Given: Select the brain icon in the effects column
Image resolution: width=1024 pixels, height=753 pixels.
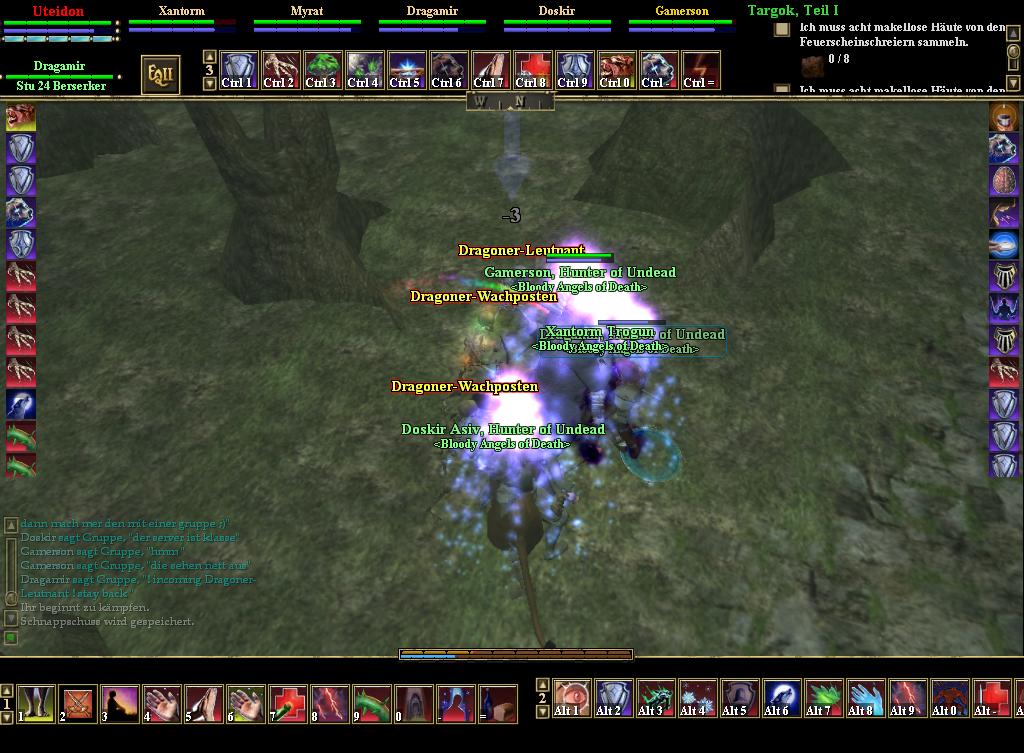Looking at the screenshot, I should (1003, 180).
